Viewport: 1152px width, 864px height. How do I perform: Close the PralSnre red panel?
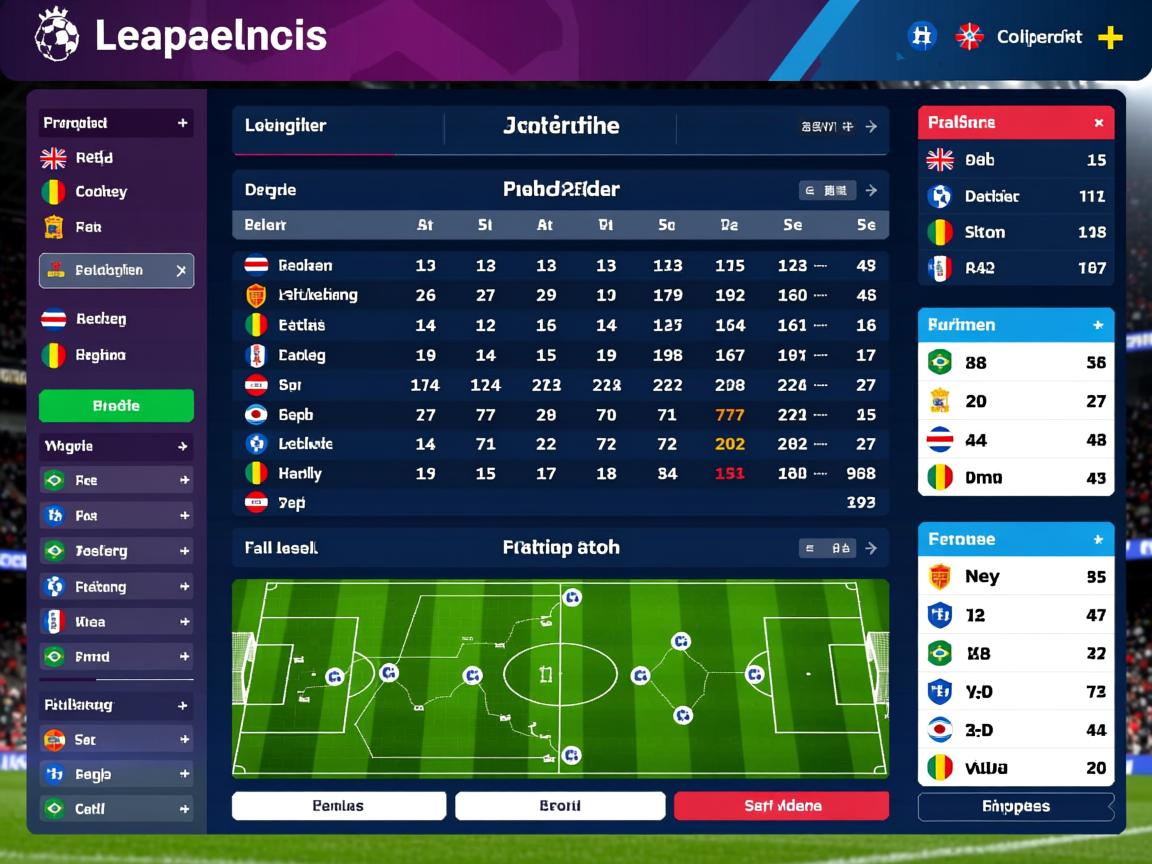tap(1098, 123)
